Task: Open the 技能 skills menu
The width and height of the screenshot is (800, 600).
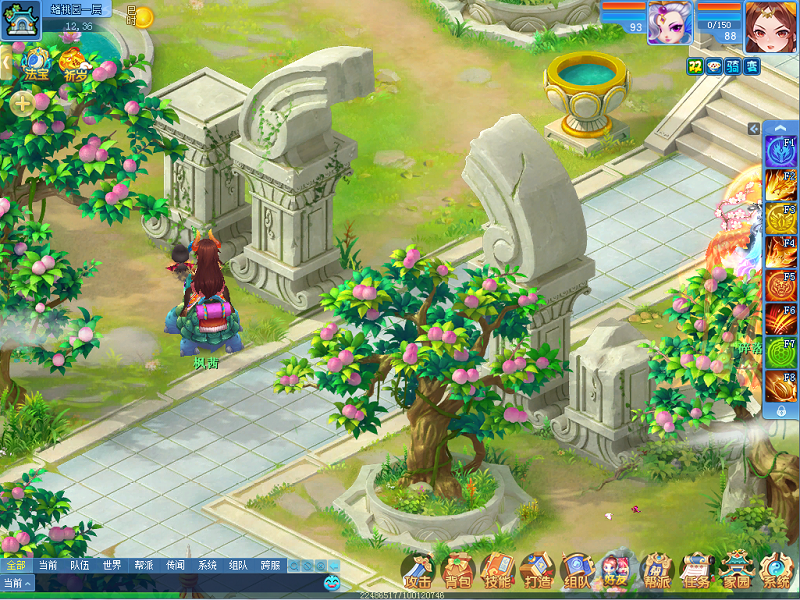Action: tap(497, 571)
